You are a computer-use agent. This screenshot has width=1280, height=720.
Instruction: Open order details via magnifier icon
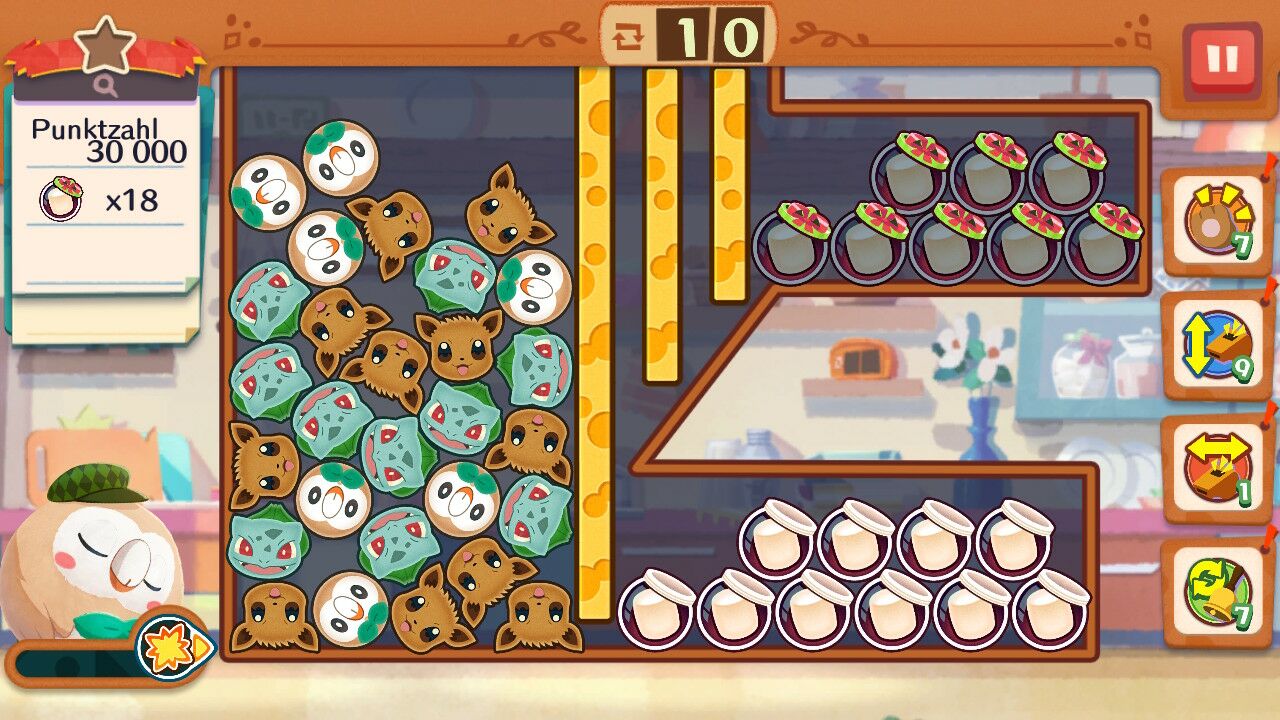(106, 87)
